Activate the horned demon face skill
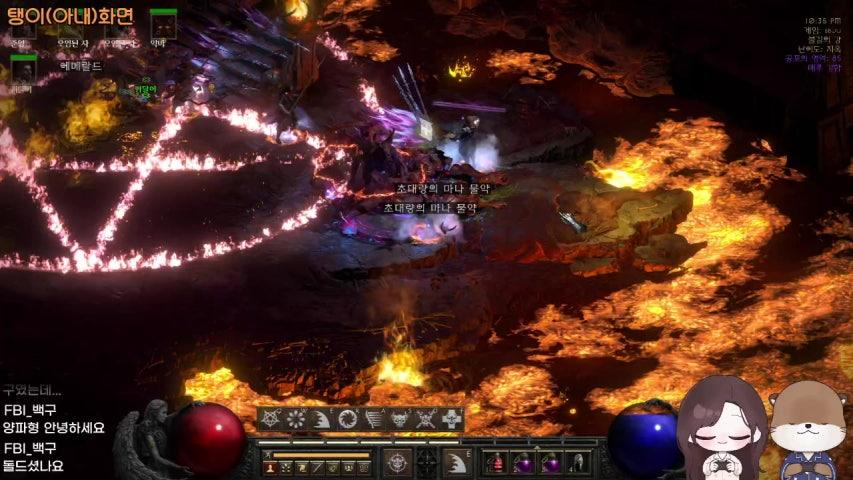 click(x=400, y=419)
